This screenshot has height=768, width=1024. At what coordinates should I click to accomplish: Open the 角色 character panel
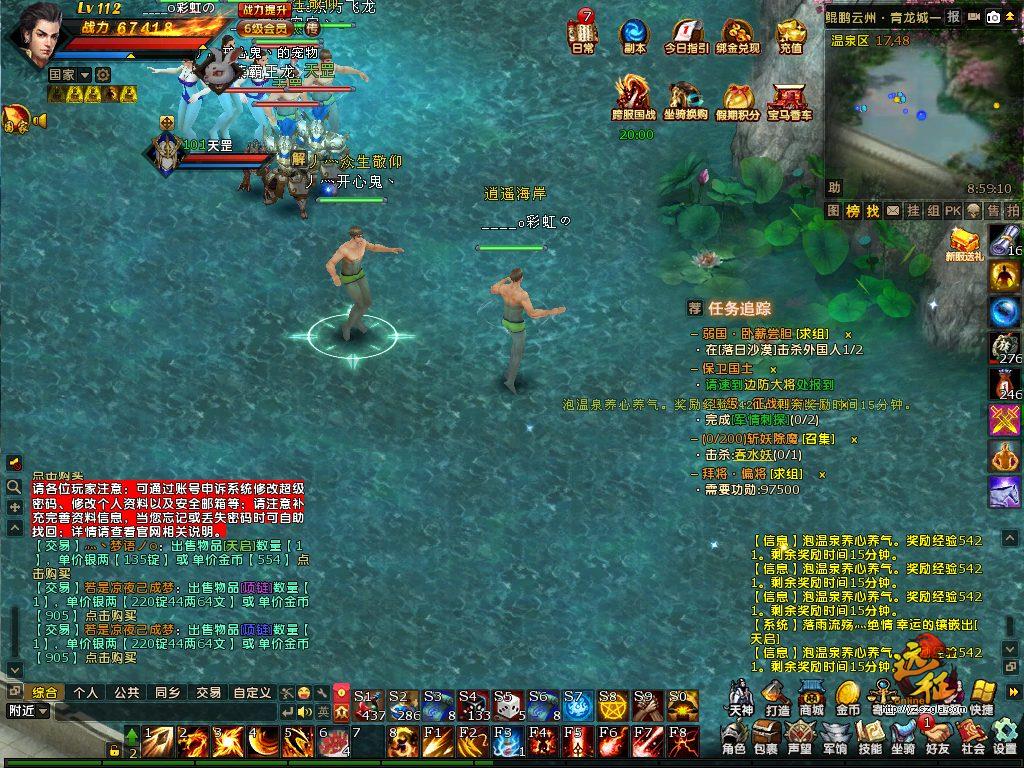click(x=734, y=738)
